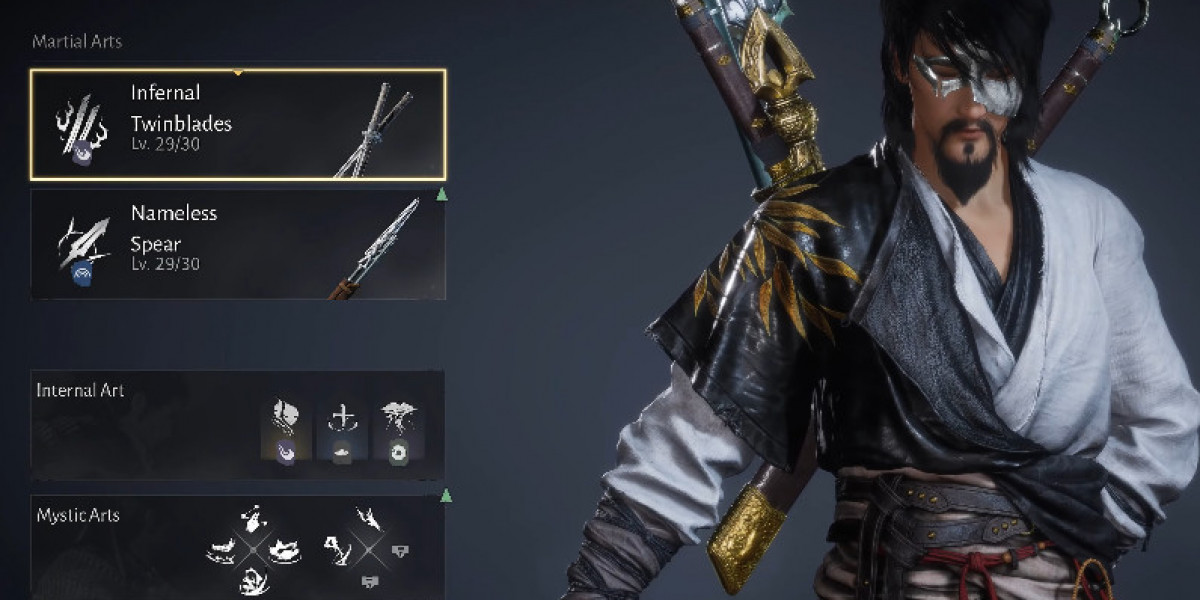
Task: Select the Infernal Twinblades martial art
Action: click(x=238, y=124)
